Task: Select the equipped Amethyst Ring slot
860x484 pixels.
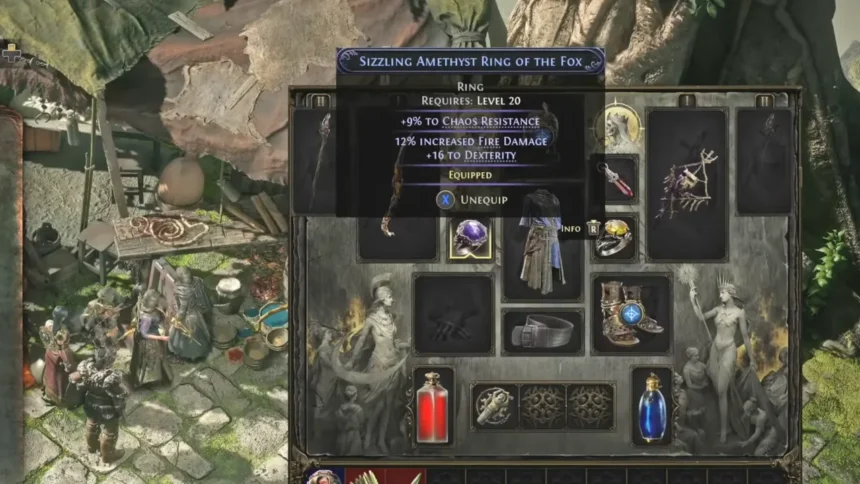Action: coord(469,239)
